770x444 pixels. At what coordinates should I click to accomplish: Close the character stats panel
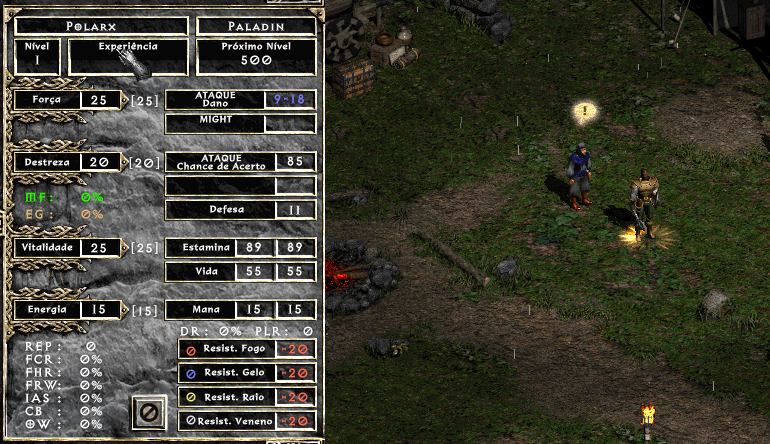pyautogui.click(x=148, y=411)
